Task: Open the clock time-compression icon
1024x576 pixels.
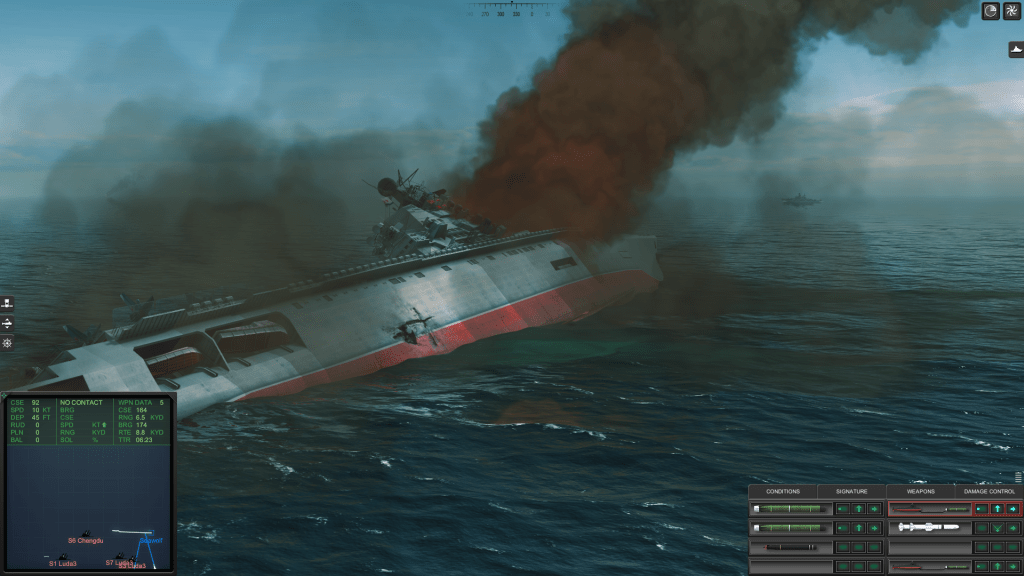Action: tap(991, 11)
